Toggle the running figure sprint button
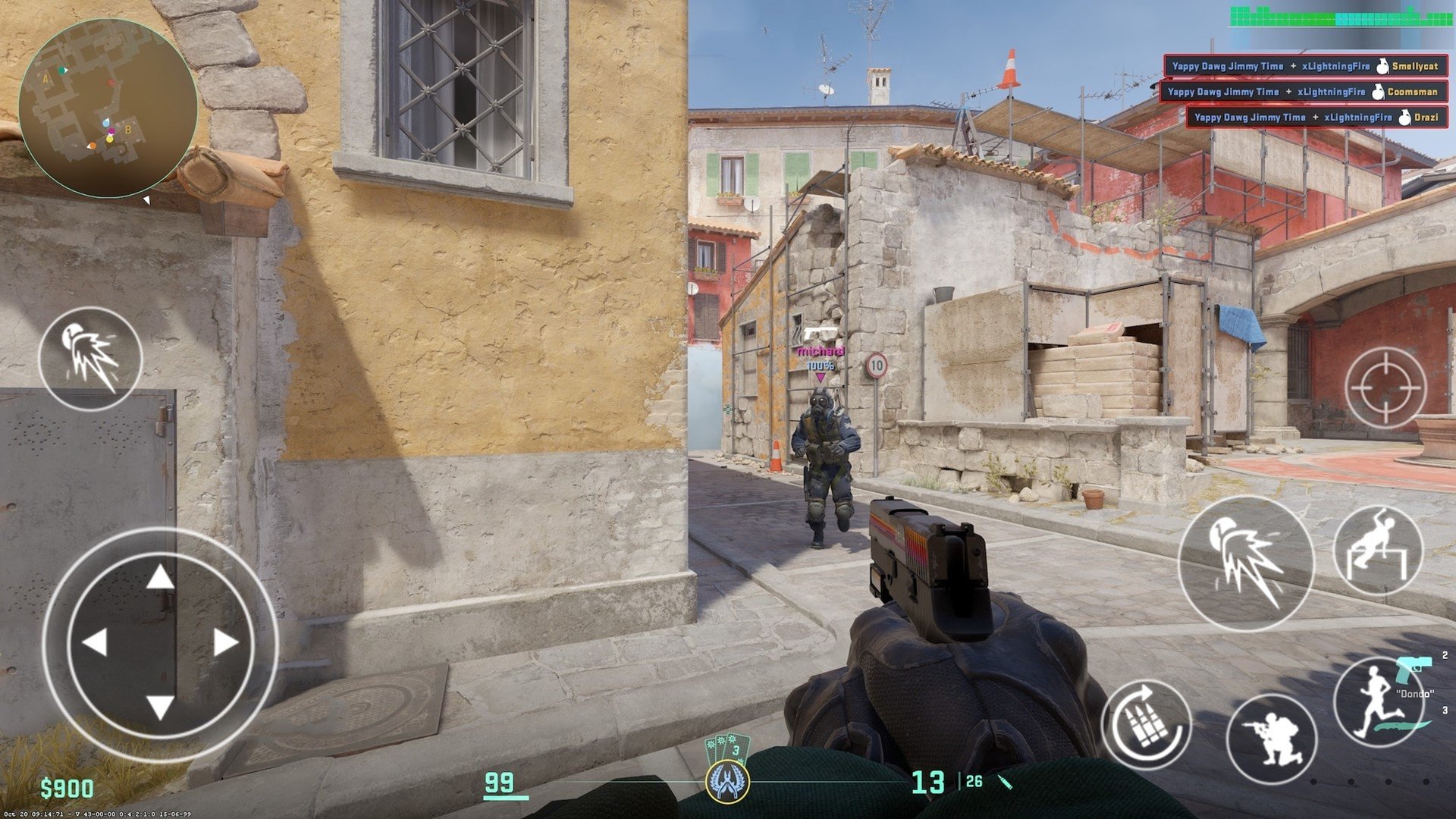Image resolution: width=1456 pixels, height=819 pixels. (1376, 703)
